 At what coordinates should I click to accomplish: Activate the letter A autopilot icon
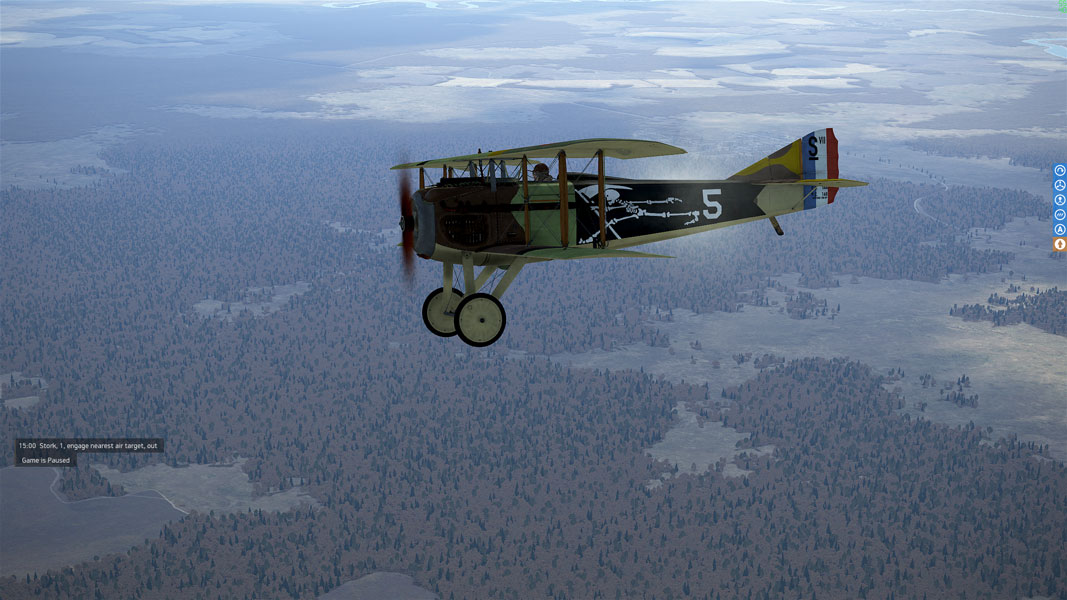pos(1060,229)
